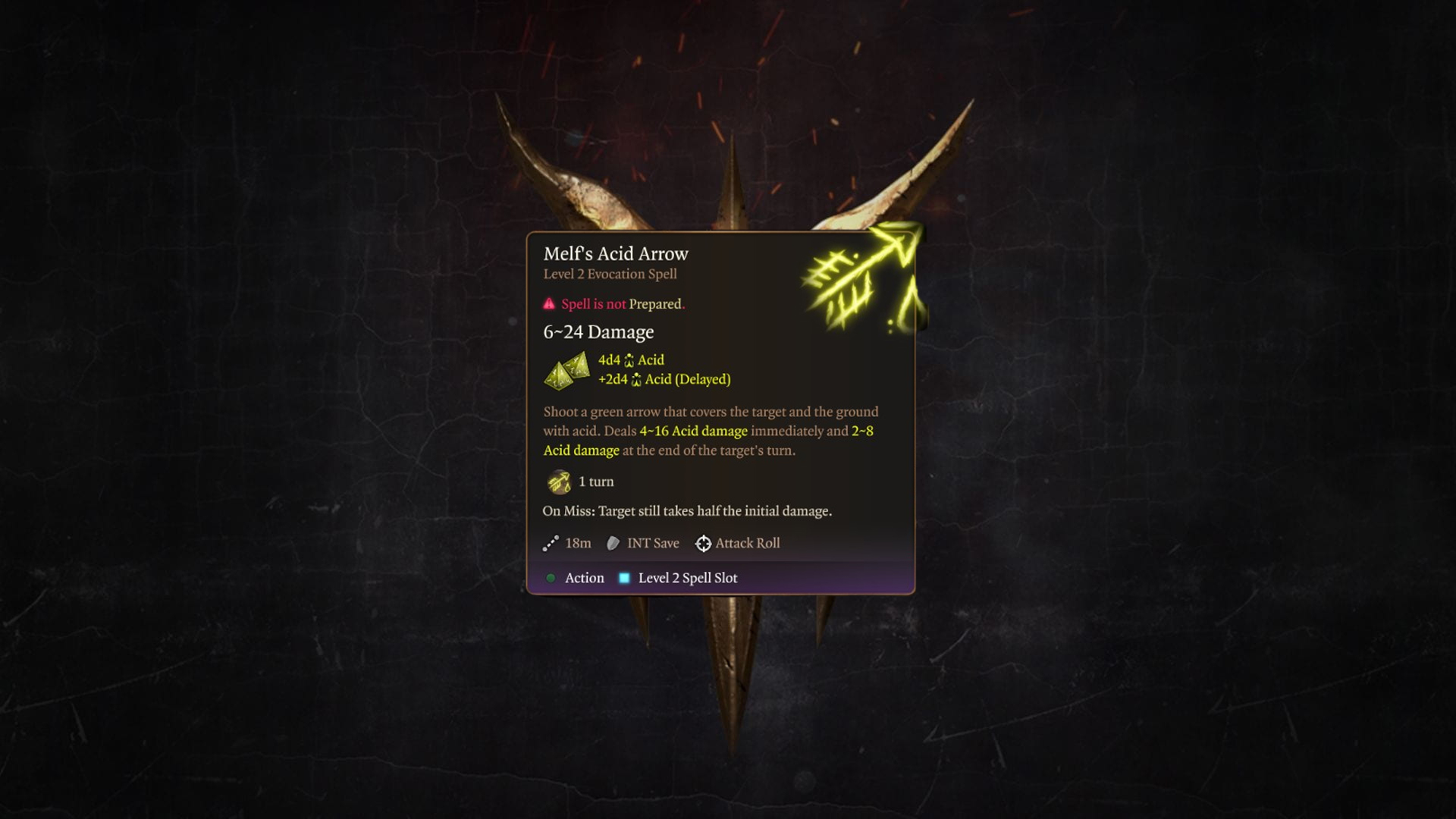Expand the On Miss details line
Image resolution: width=1456 pixels, height=819 pixels.
click(686, 510)
